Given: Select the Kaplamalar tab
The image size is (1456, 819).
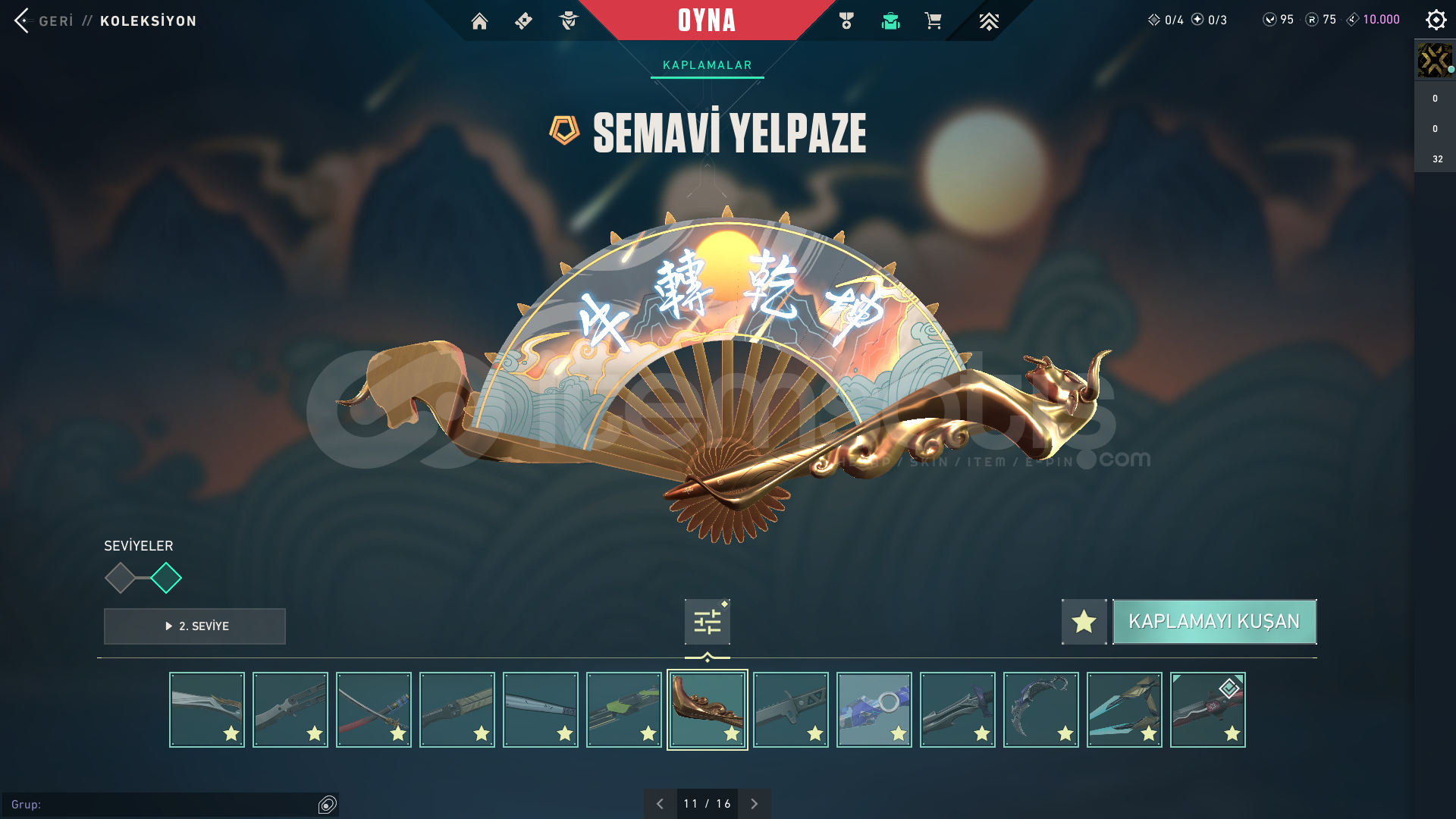Looking at the screenshot, I should coord(707,65).
